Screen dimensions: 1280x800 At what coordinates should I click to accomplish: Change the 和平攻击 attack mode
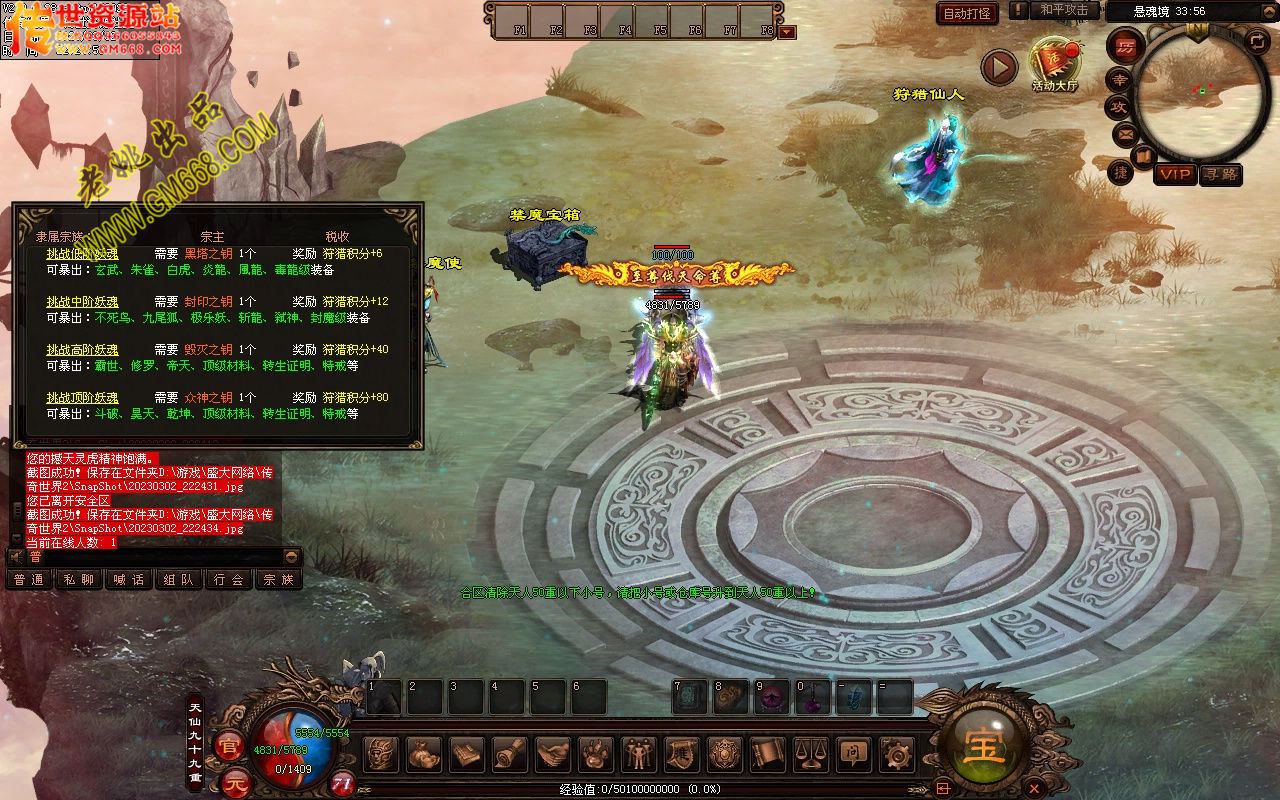[x=1063, y=10]
